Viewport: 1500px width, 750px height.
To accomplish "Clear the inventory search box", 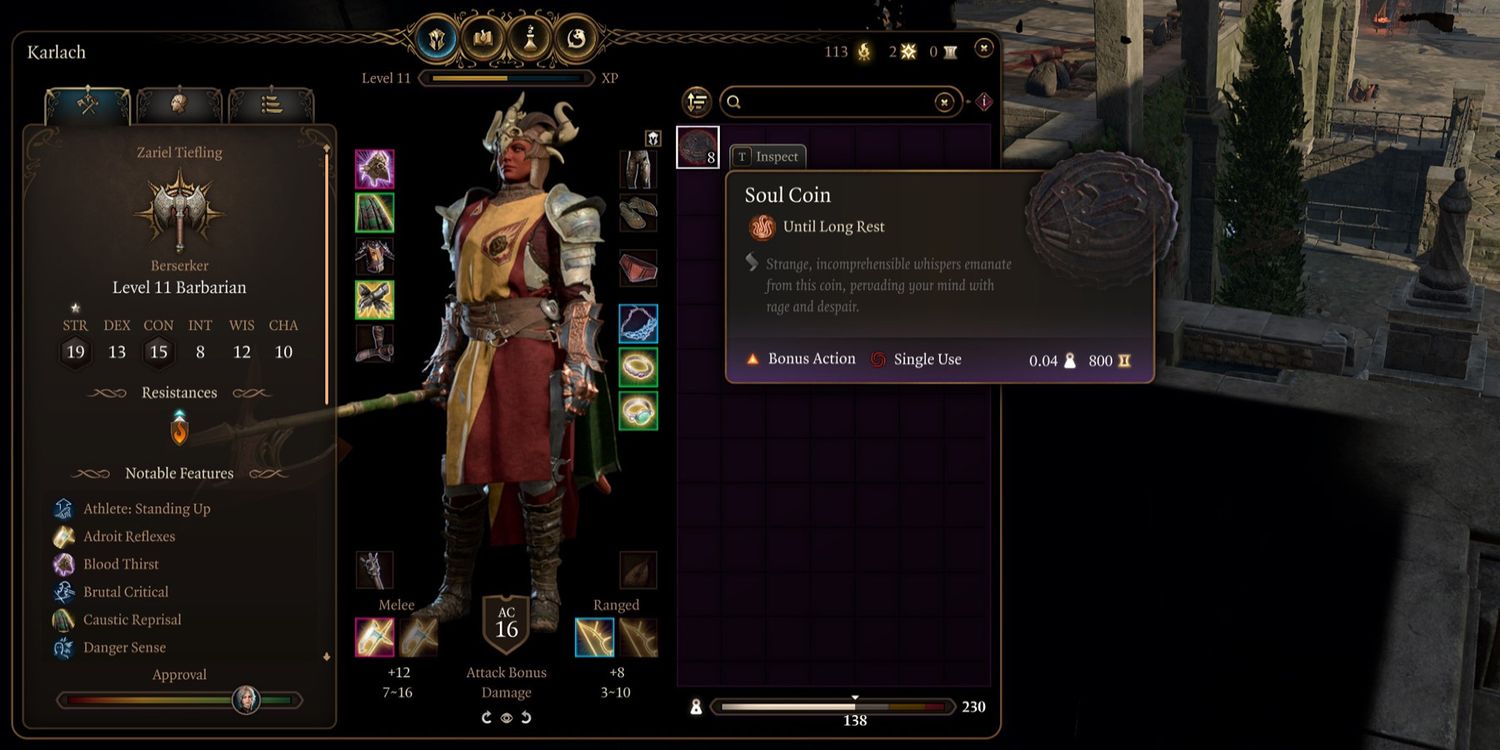I will 944,102.
